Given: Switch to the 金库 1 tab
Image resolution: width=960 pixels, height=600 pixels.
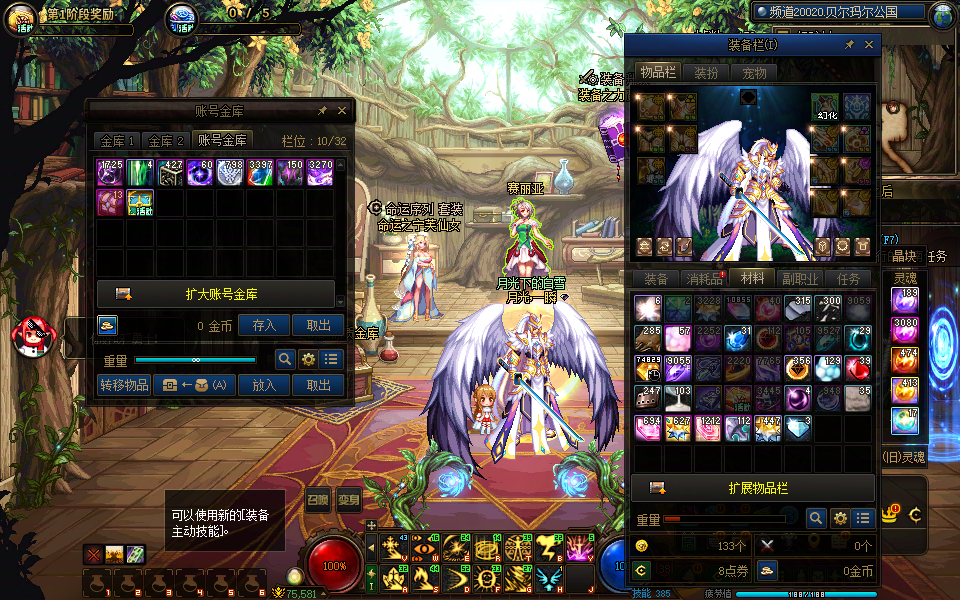Looking at the screenshot, I should point(117,141).
